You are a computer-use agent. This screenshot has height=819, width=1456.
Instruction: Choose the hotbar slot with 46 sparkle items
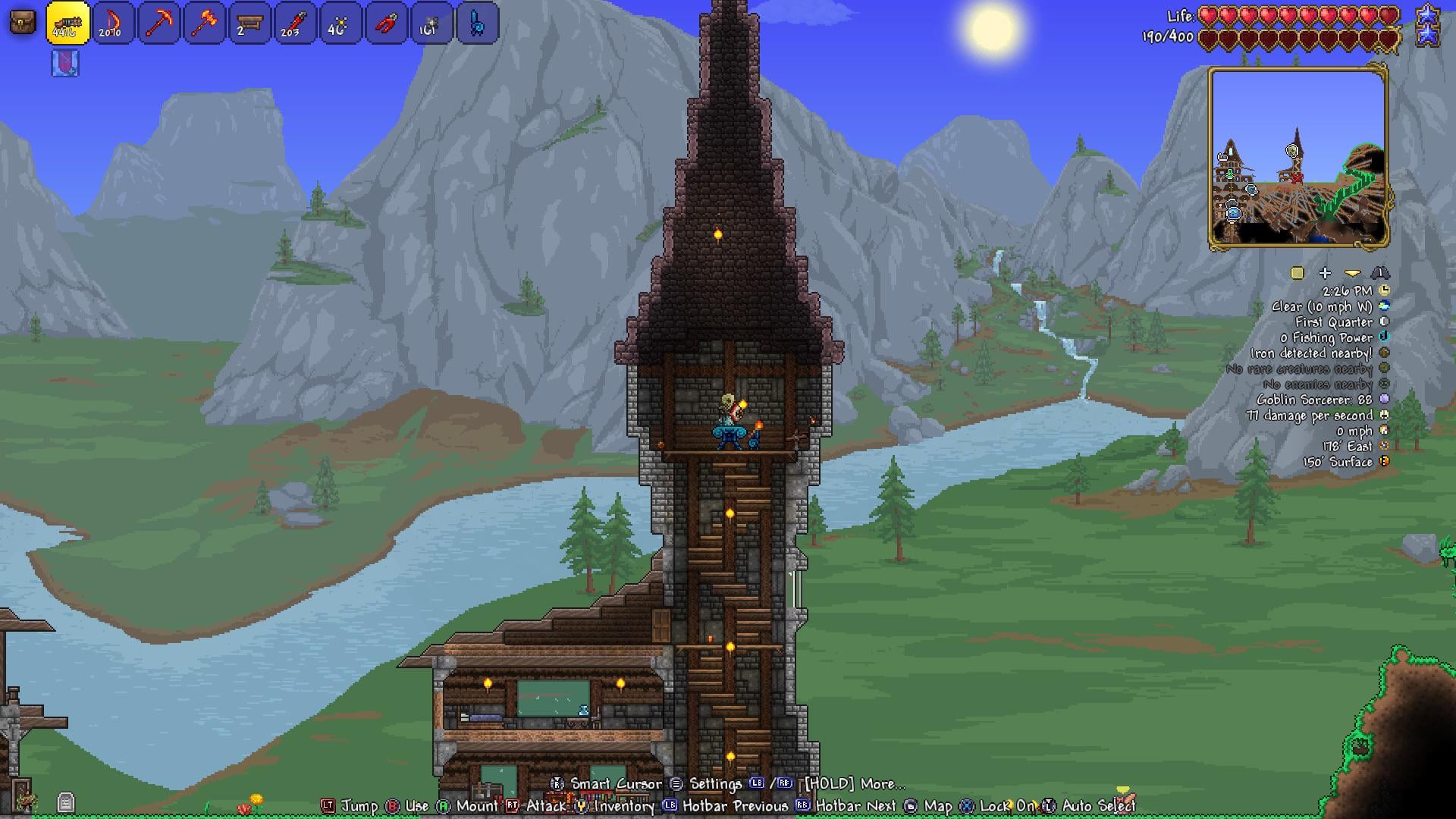click(x=340, y=23)
